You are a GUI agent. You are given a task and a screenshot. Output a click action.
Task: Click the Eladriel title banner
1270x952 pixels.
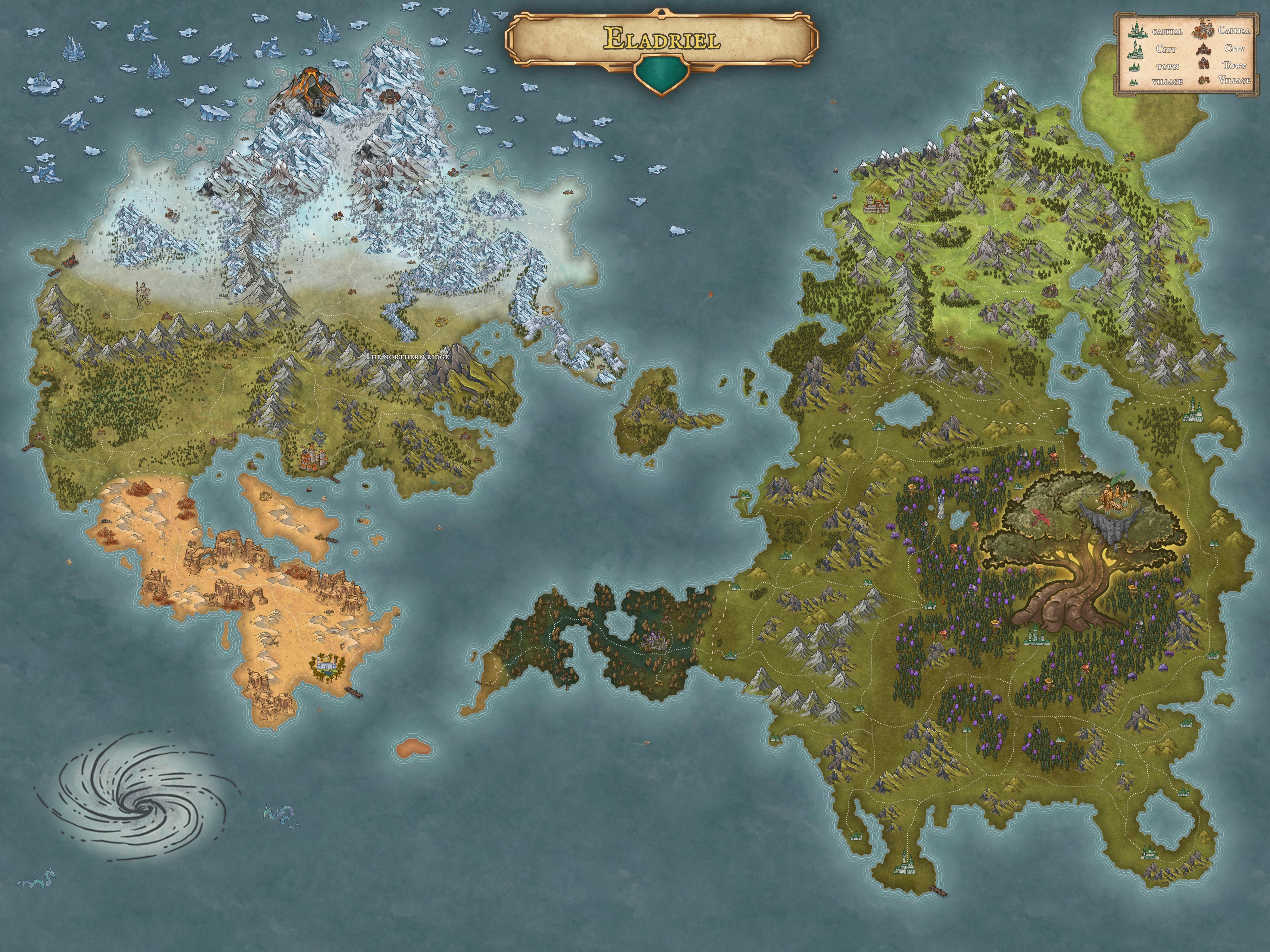661,39
